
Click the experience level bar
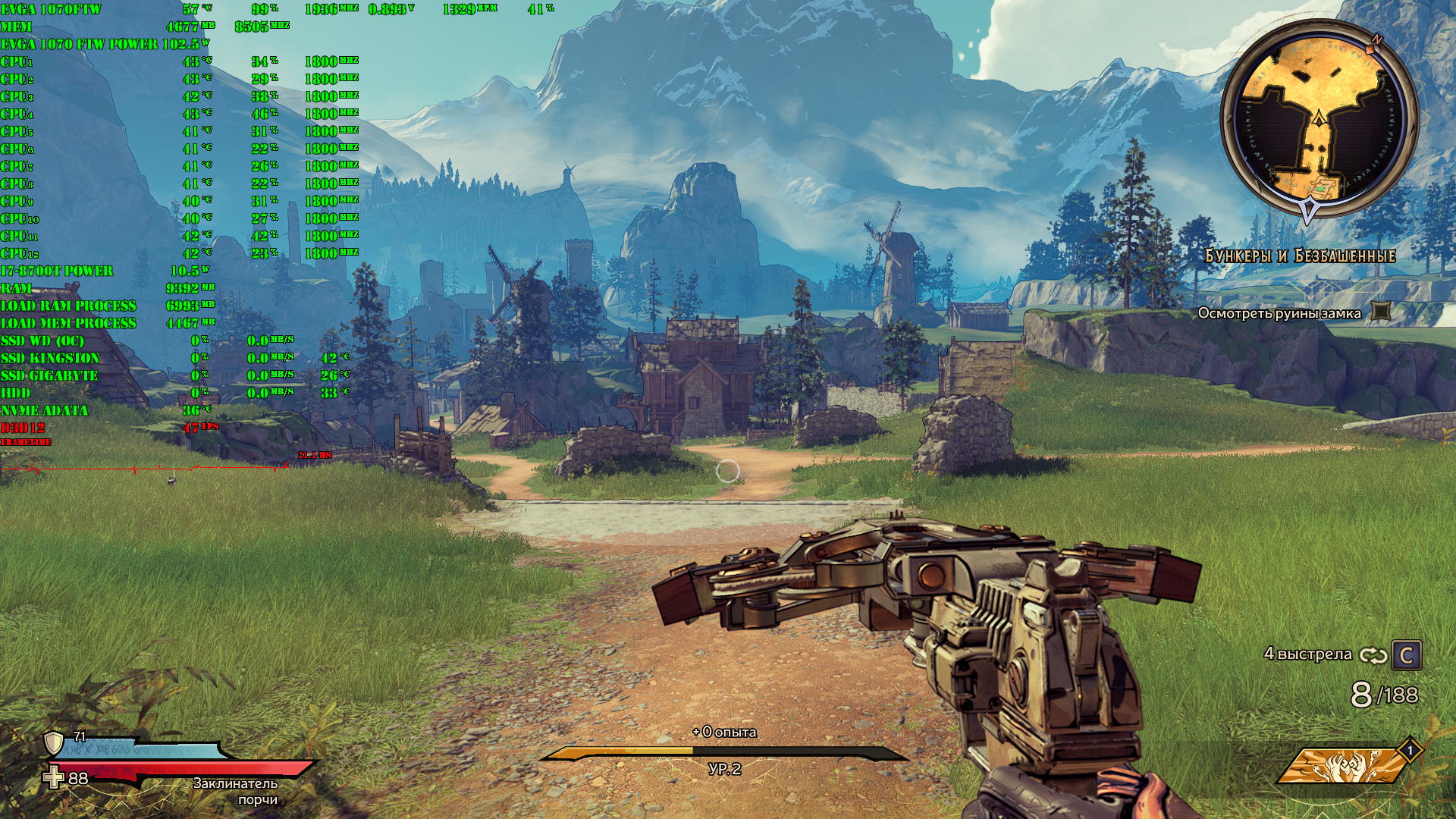tap(723, 753)
